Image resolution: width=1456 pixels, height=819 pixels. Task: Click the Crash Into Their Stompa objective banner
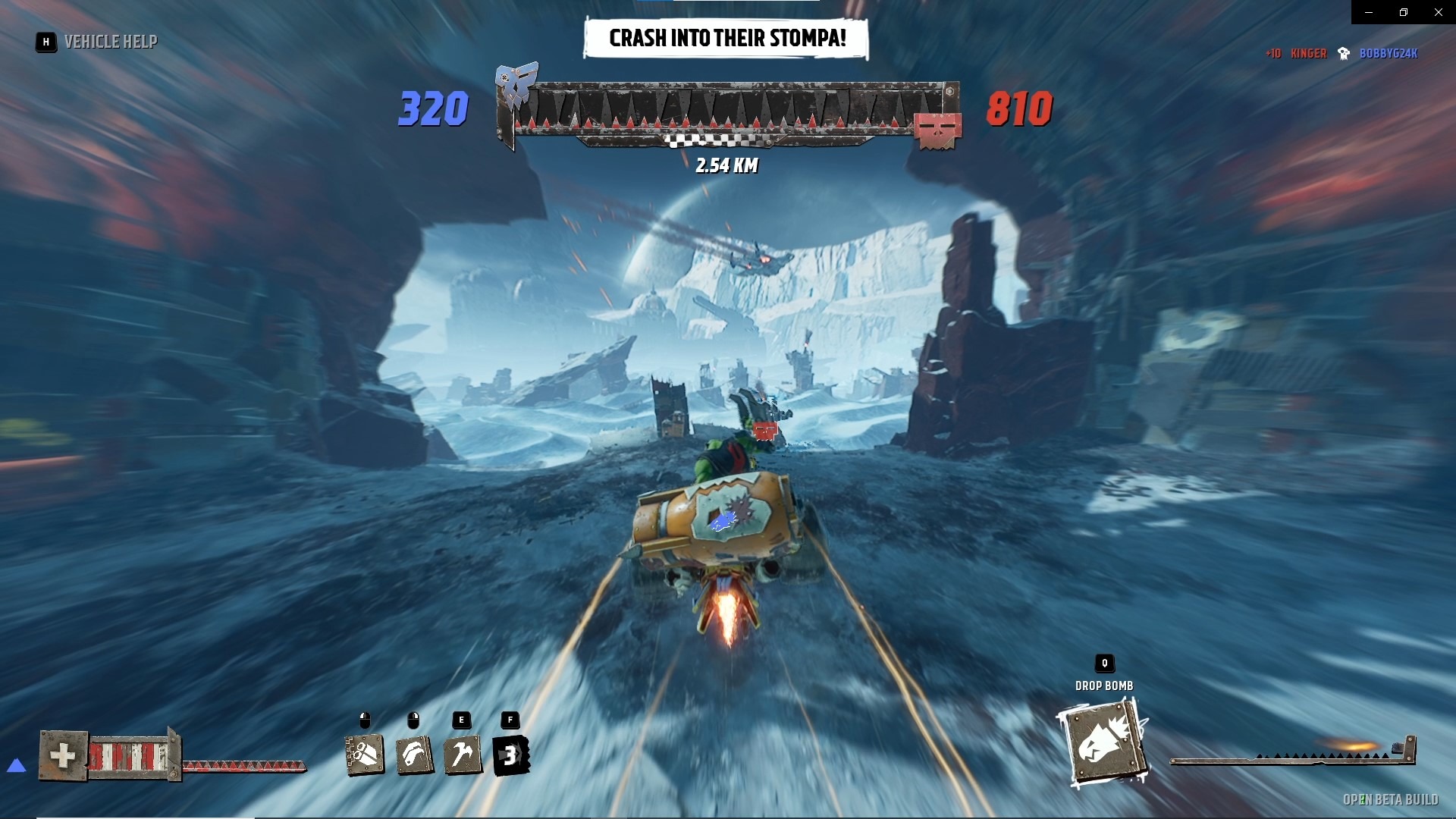point(726,39)
